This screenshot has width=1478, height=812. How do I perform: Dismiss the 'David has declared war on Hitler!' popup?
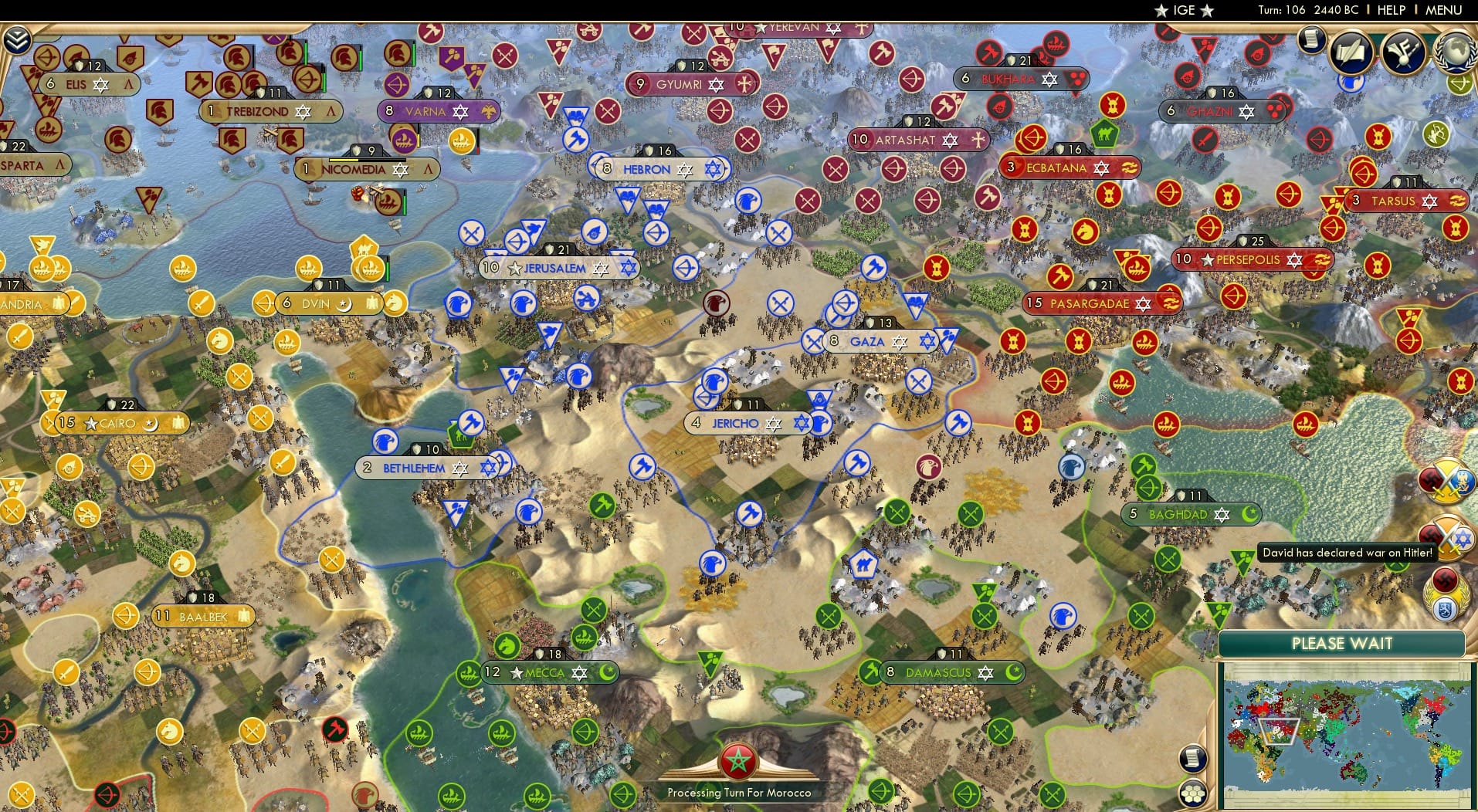pos(1347,553)
